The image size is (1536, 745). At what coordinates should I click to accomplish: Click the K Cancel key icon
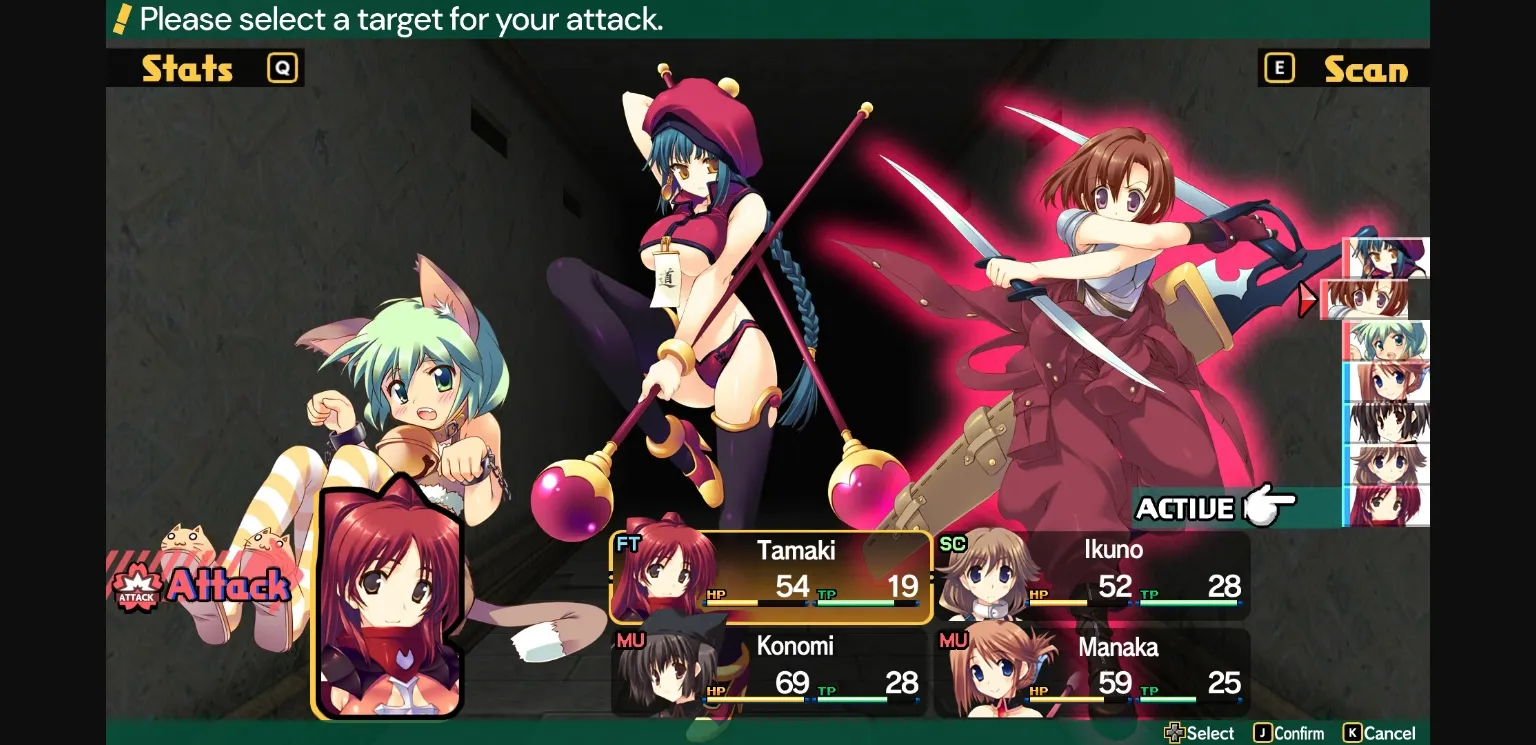(1352, 732)
